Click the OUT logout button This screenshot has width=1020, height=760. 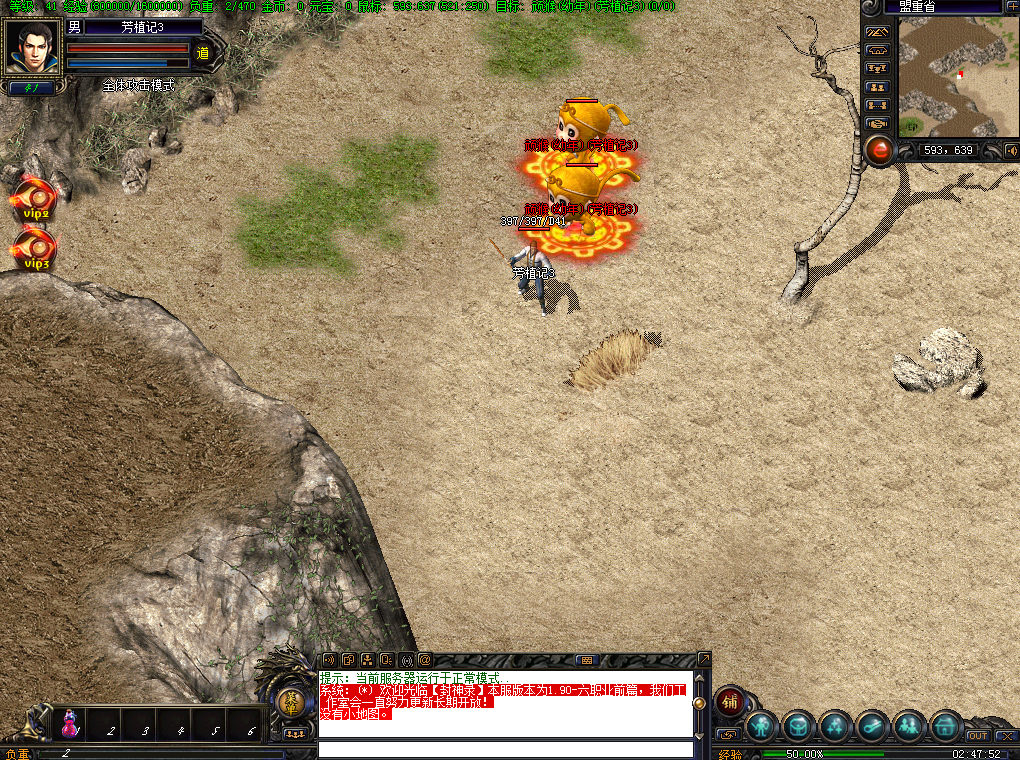[x=977, y=736]
